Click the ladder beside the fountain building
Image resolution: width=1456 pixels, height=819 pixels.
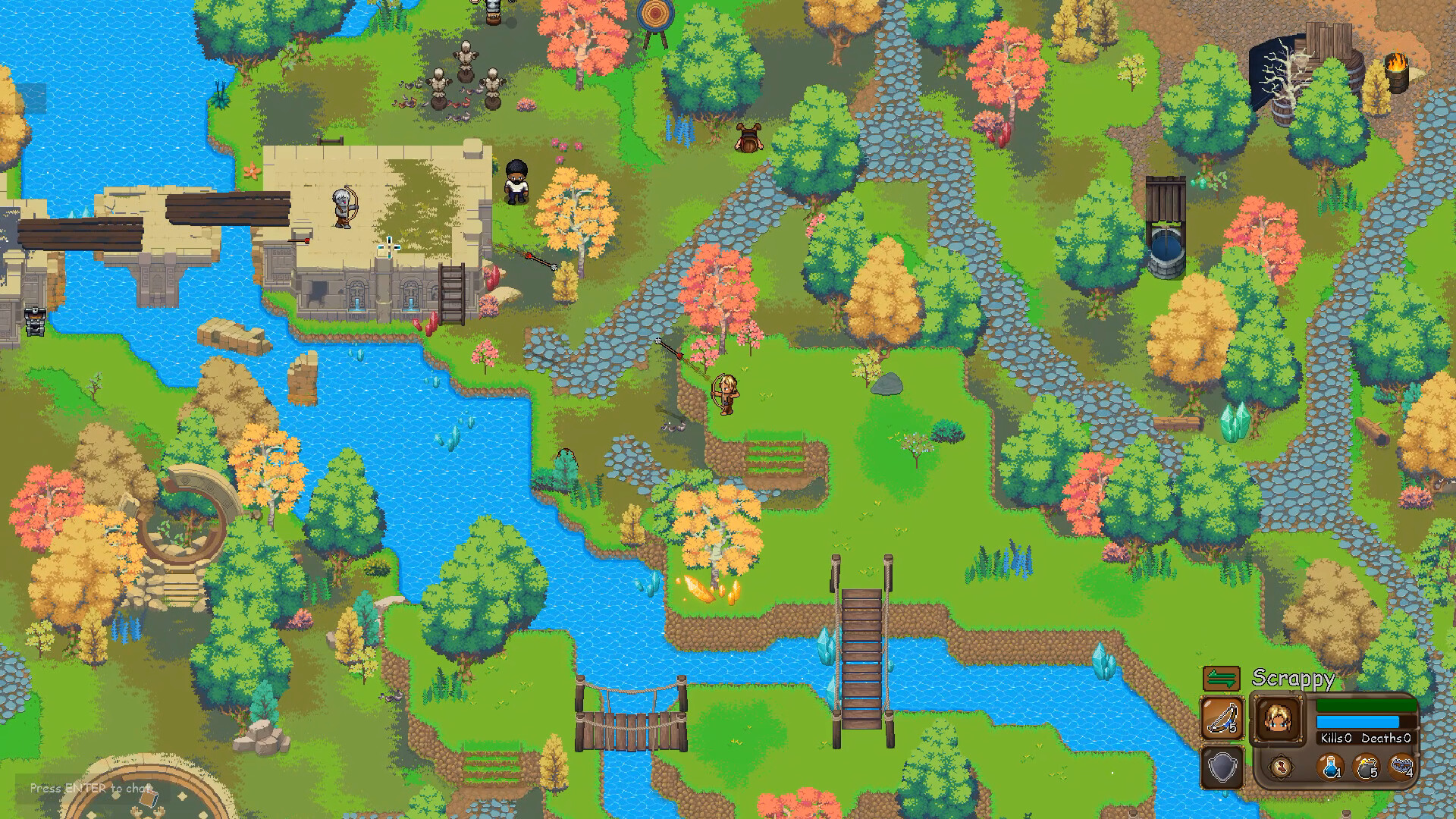[451, 292]
